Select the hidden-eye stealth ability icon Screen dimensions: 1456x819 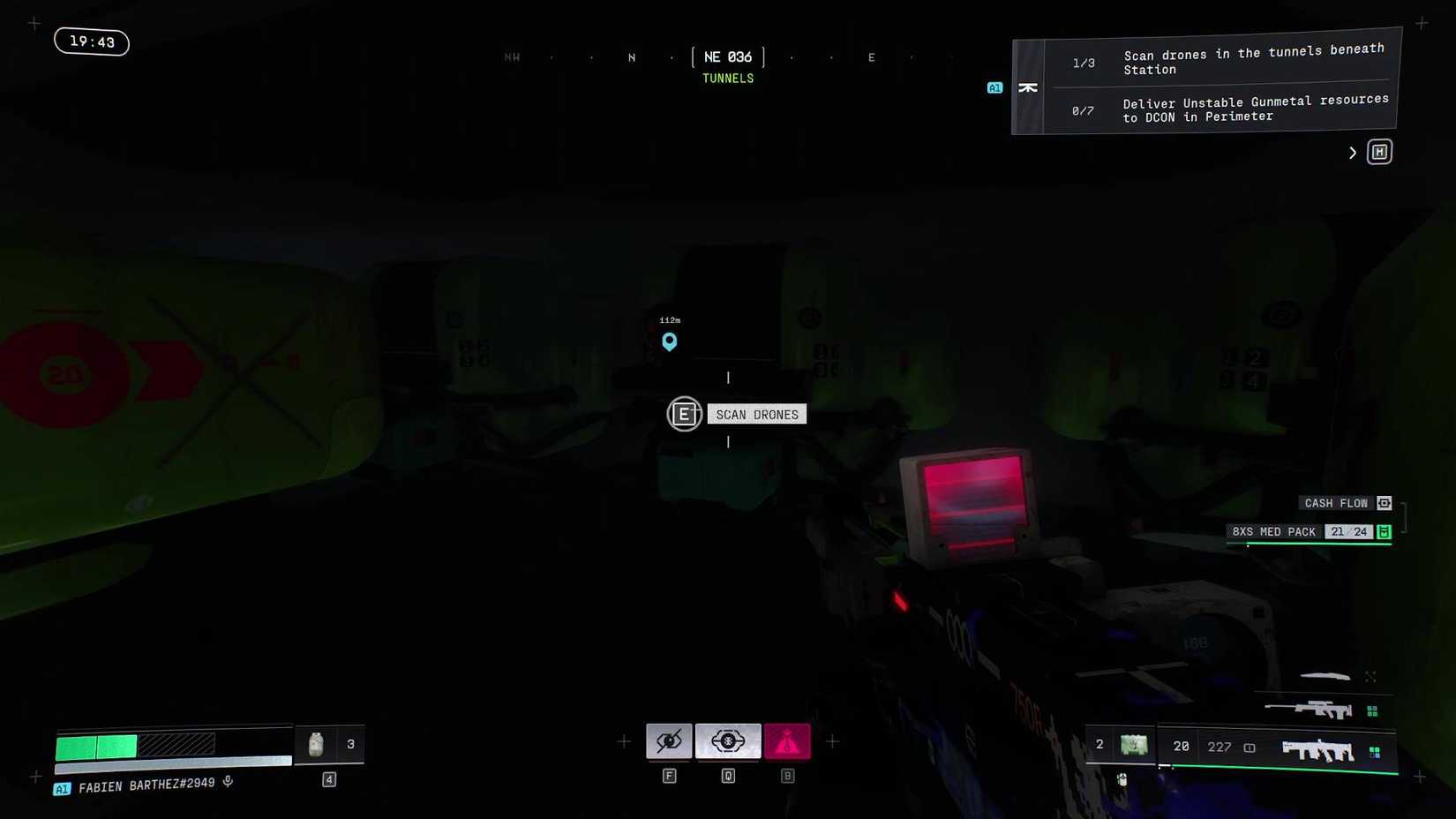tap(669, 741)
